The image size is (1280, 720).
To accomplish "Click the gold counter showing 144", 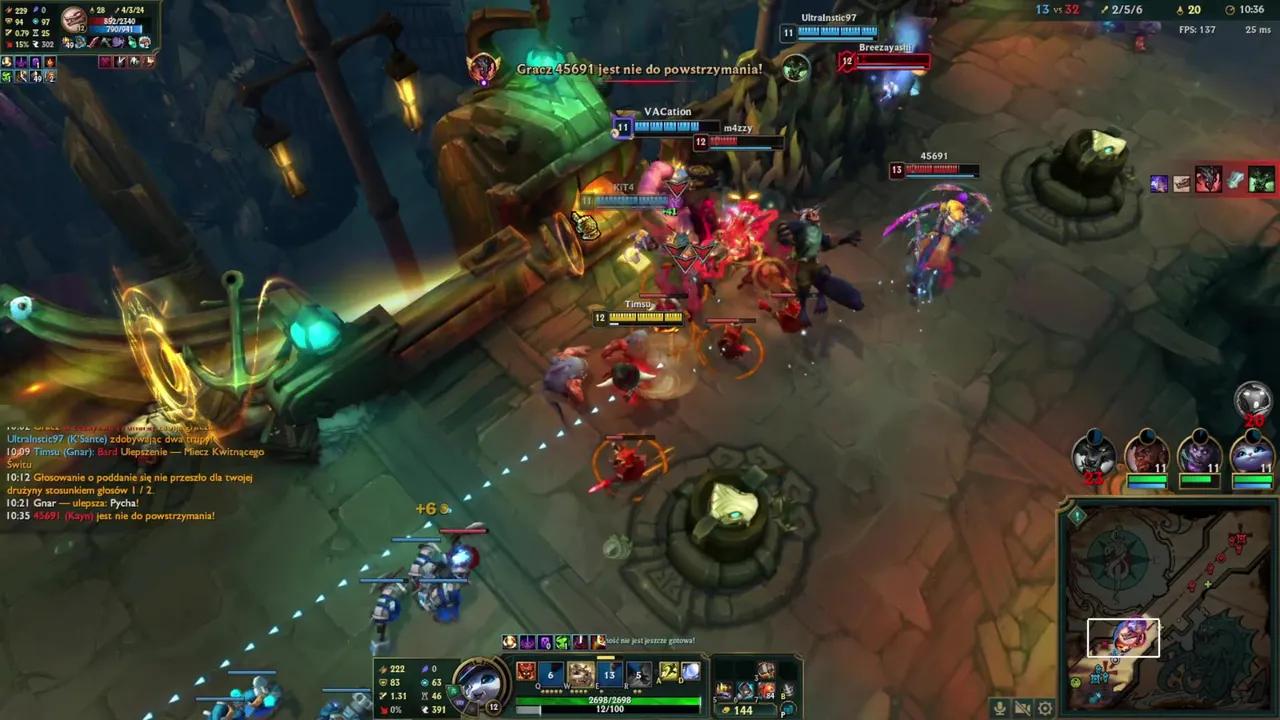I will [744, 710].
